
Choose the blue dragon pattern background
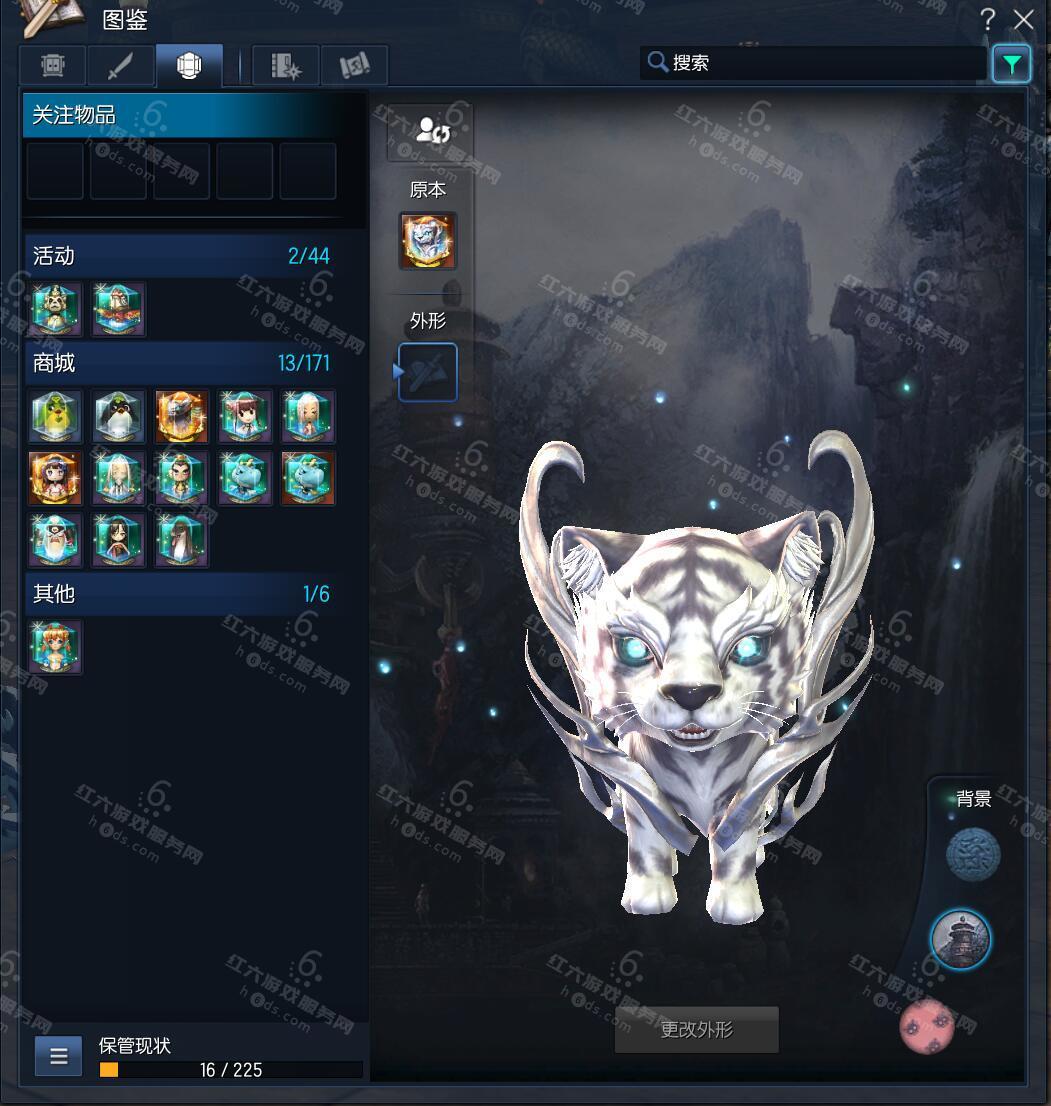coord(973,855)
